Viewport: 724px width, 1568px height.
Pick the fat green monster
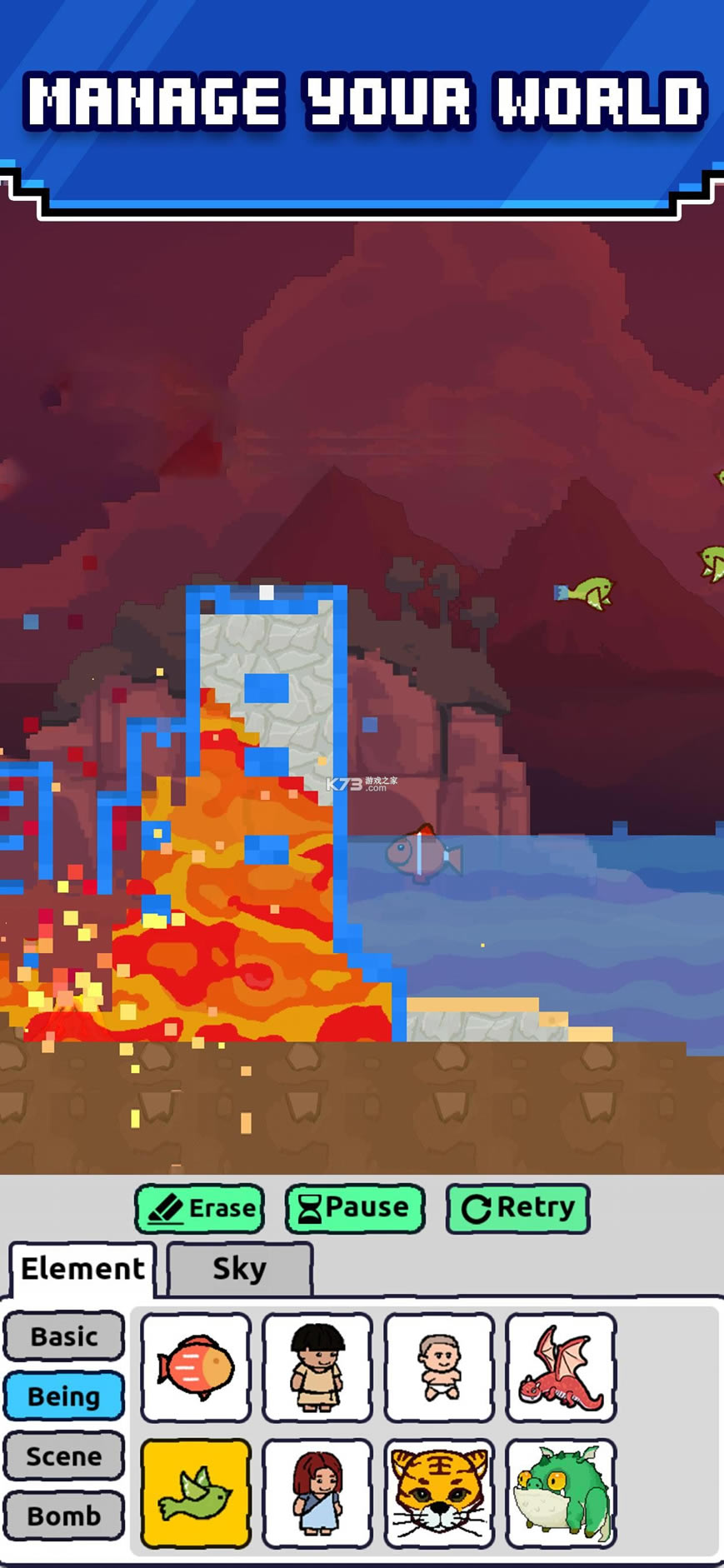click(561, 1494)
